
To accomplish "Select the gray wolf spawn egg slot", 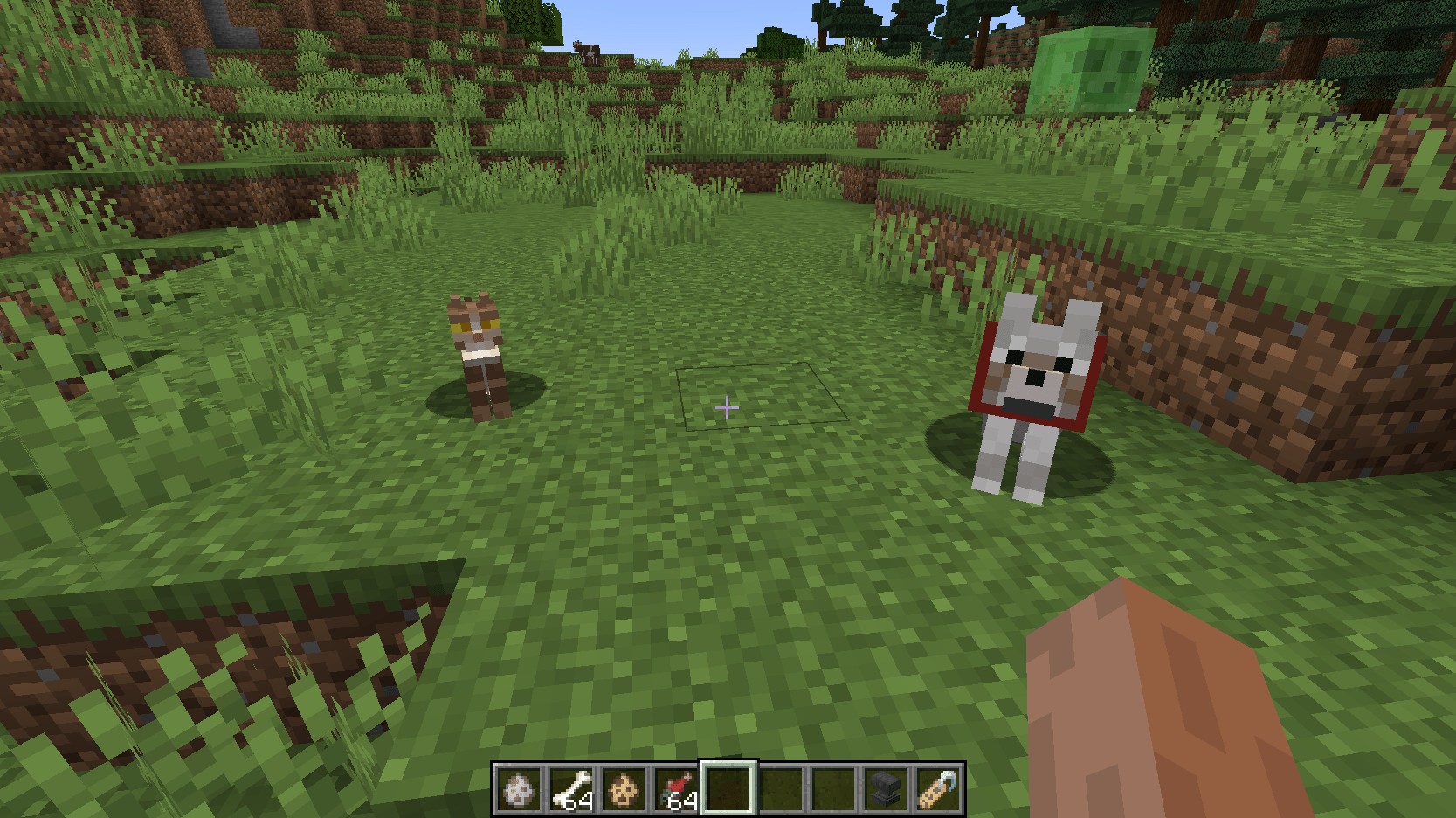I will tap(520, 789).
